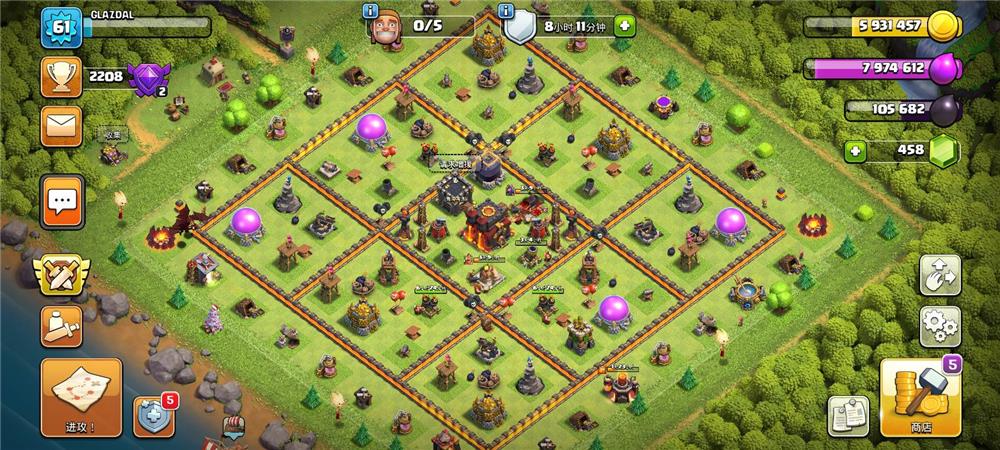Open the trophy rankings button
1000x450 pixels.
click(x=61, y=76)
